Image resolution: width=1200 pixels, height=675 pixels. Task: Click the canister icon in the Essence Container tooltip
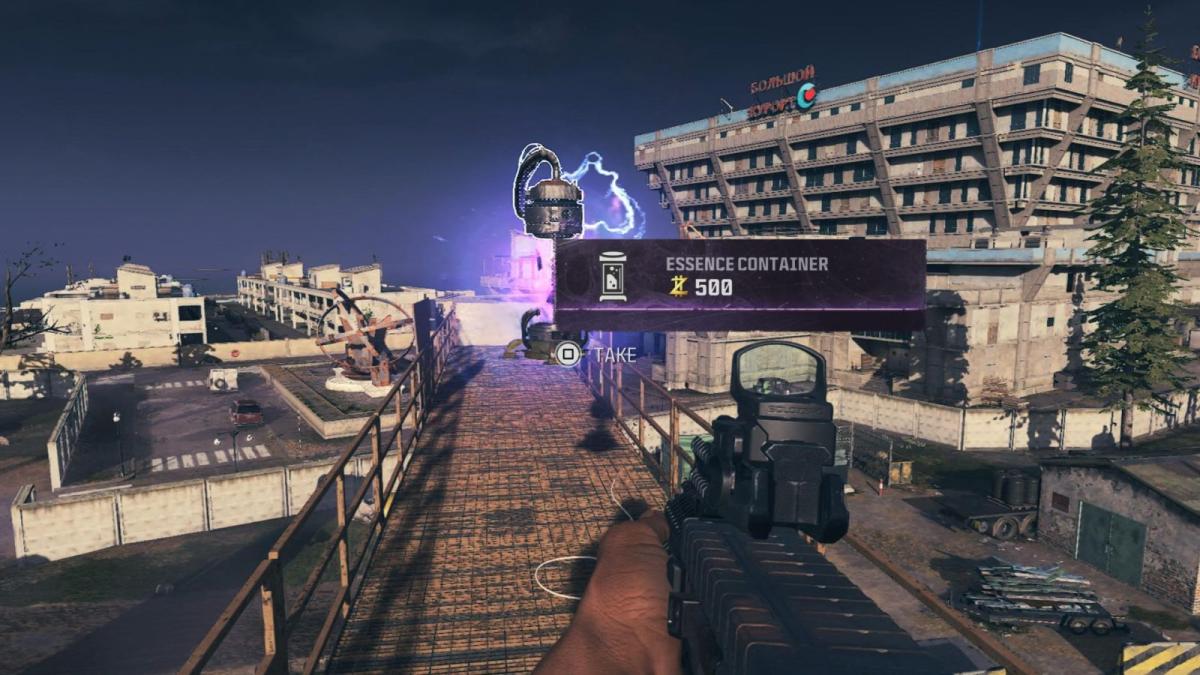[612, 277]
